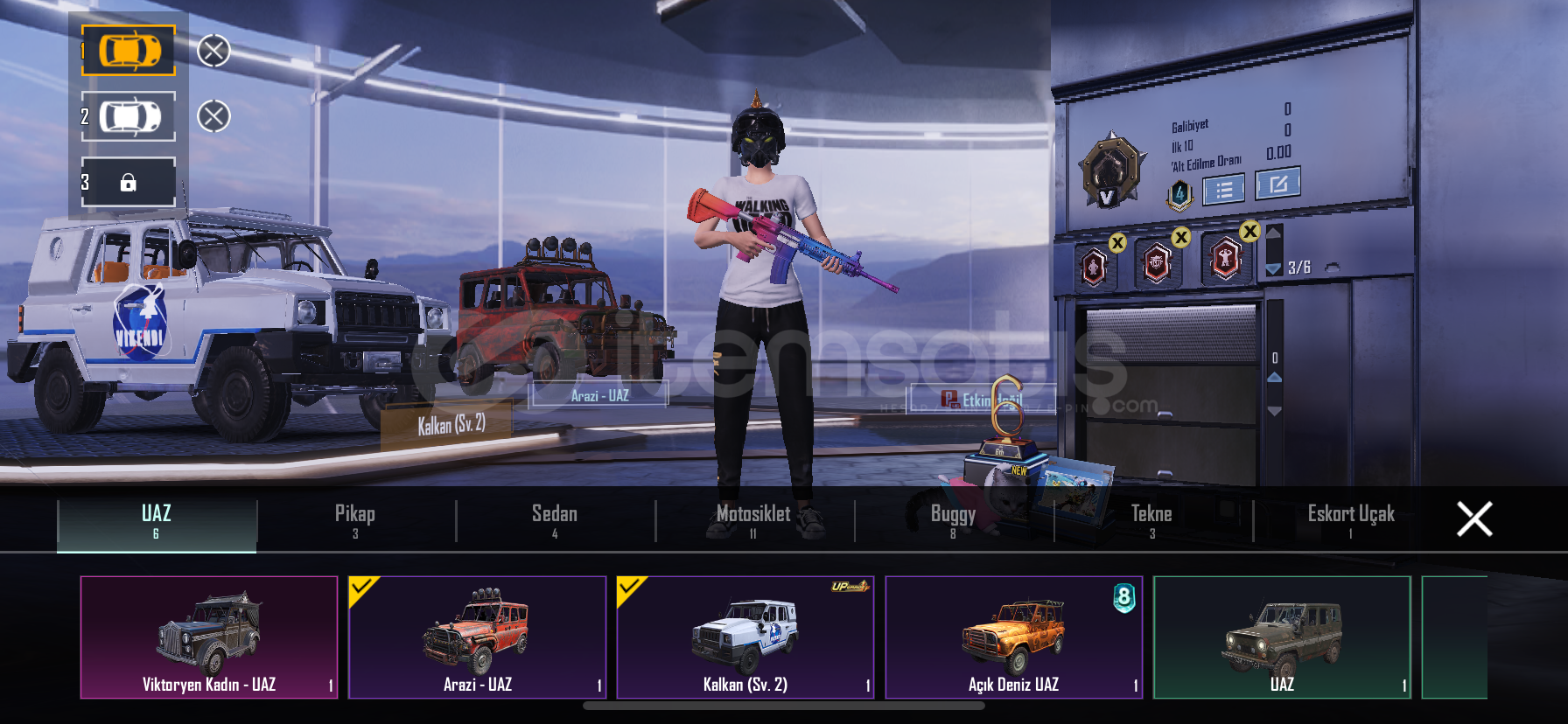Image resolution: width=1568 pixels, height=724 pixels.
Task: Choose the default green UAZ card
Action: coord(1282,637)
